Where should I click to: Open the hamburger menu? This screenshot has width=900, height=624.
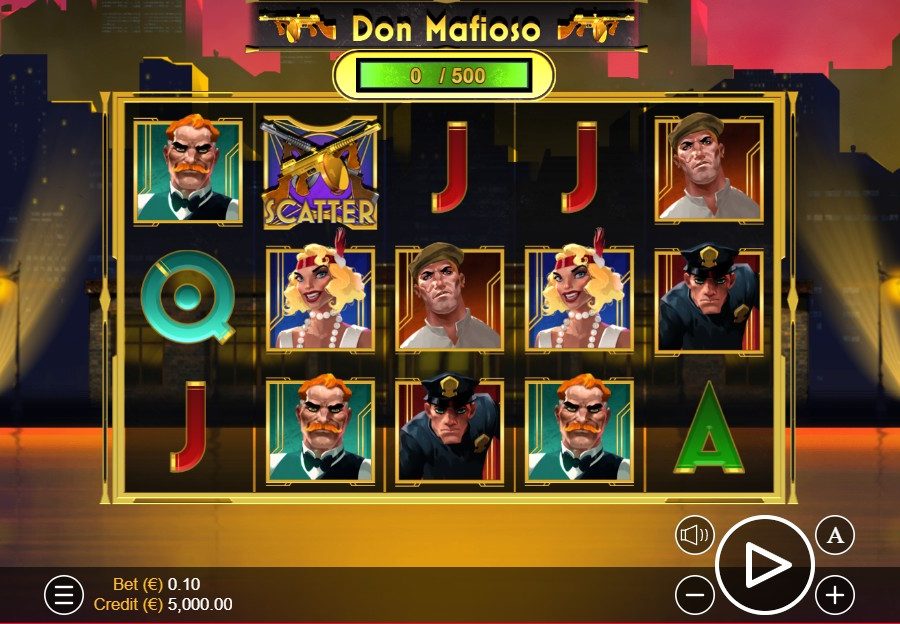[63, 595]
